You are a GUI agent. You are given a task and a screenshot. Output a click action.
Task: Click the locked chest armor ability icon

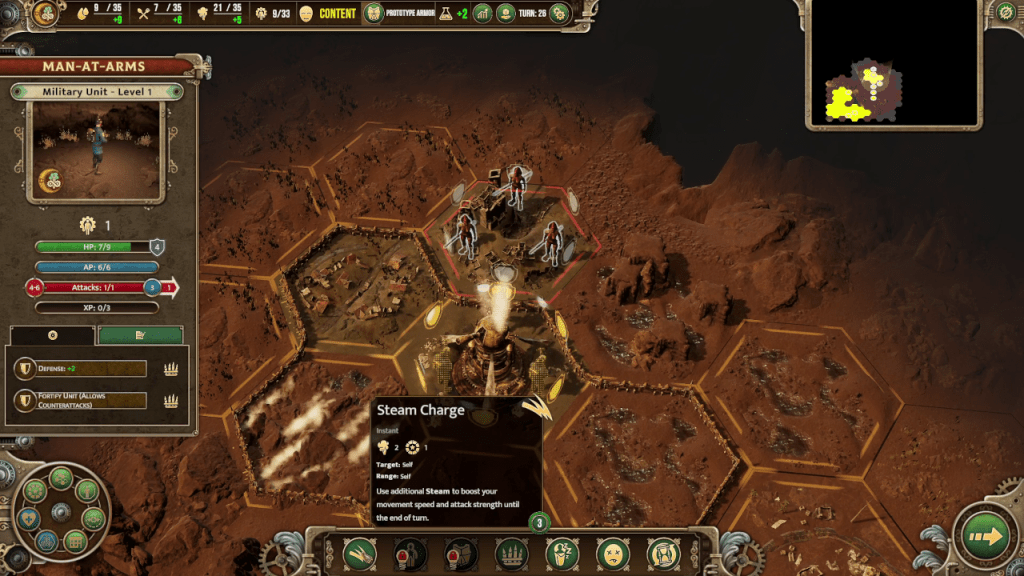(460, 553)
